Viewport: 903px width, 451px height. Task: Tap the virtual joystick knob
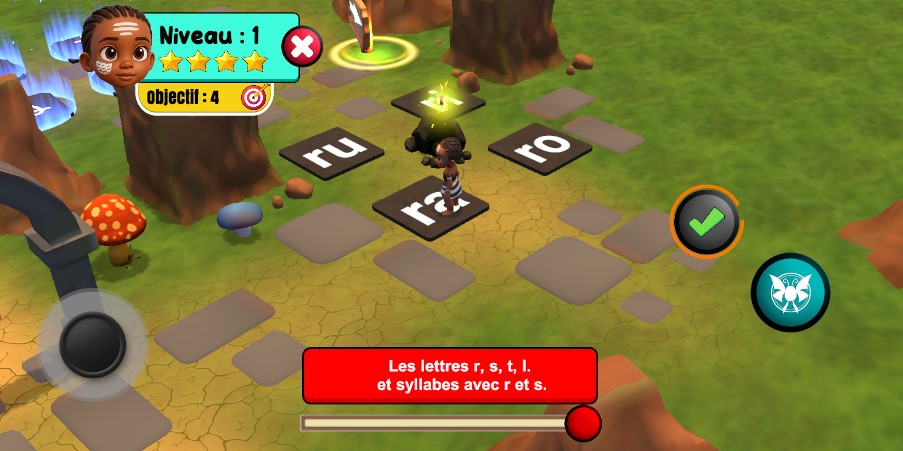coord(92,344)
